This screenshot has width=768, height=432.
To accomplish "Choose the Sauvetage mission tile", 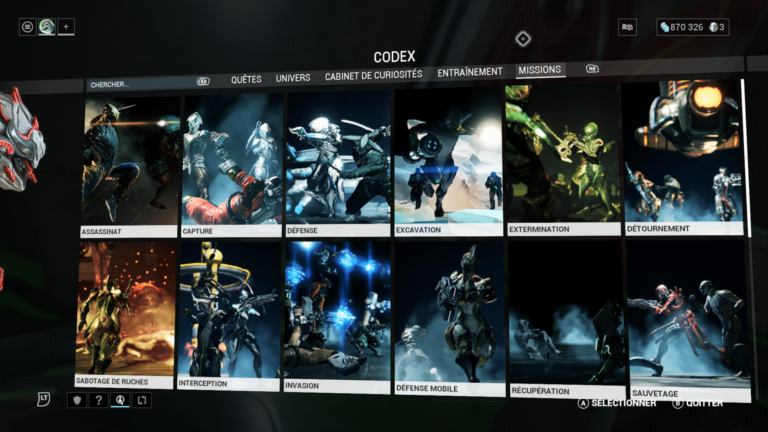I will pyautogui.click(x=688, y=320).
